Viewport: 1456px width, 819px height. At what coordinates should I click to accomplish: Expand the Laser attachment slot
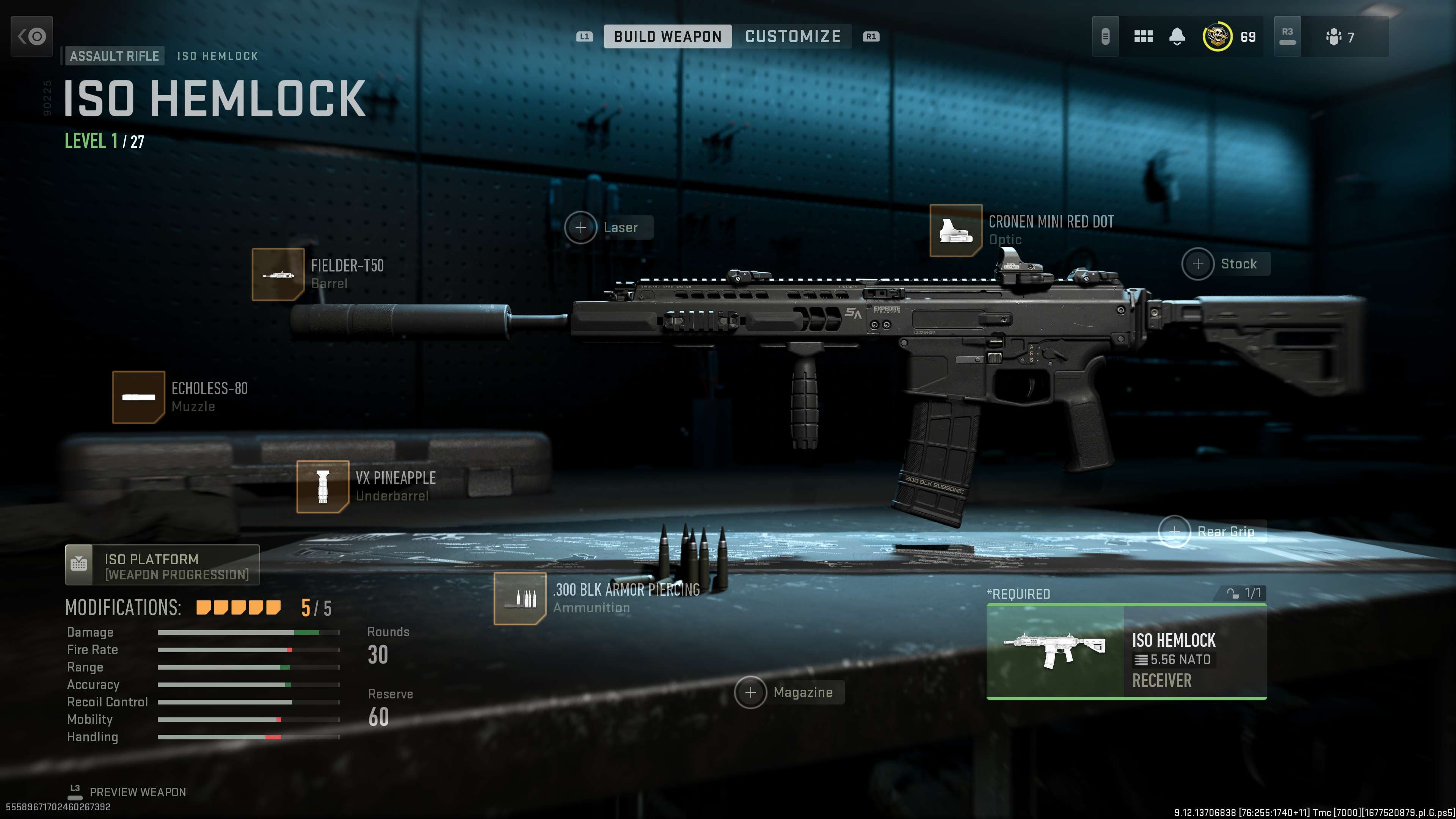(x=581, y=228)
